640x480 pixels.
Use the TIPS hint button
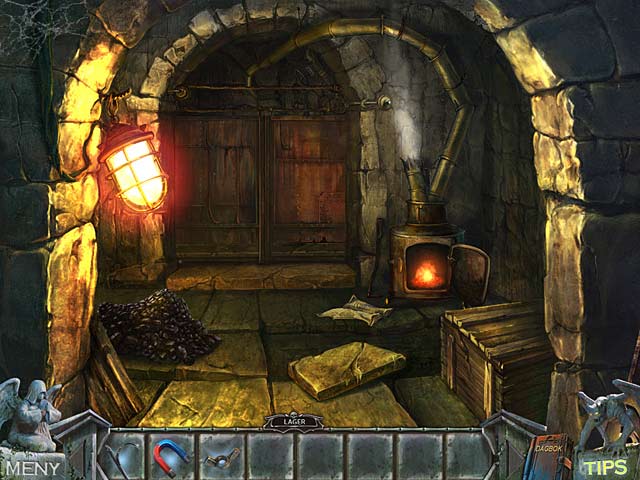pos(606,466)
